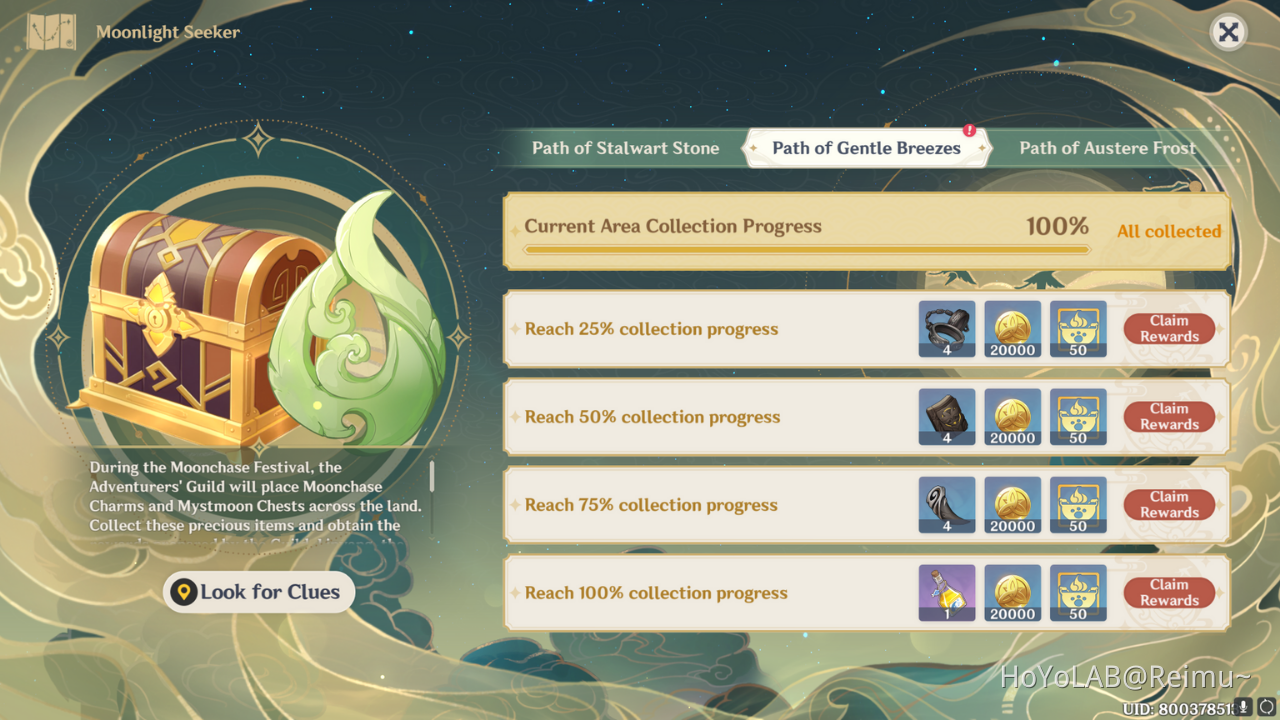The image size is (1280, 720).
Task: Click the Companionship EXP icon in 50% row
Action: (1078, 417)
